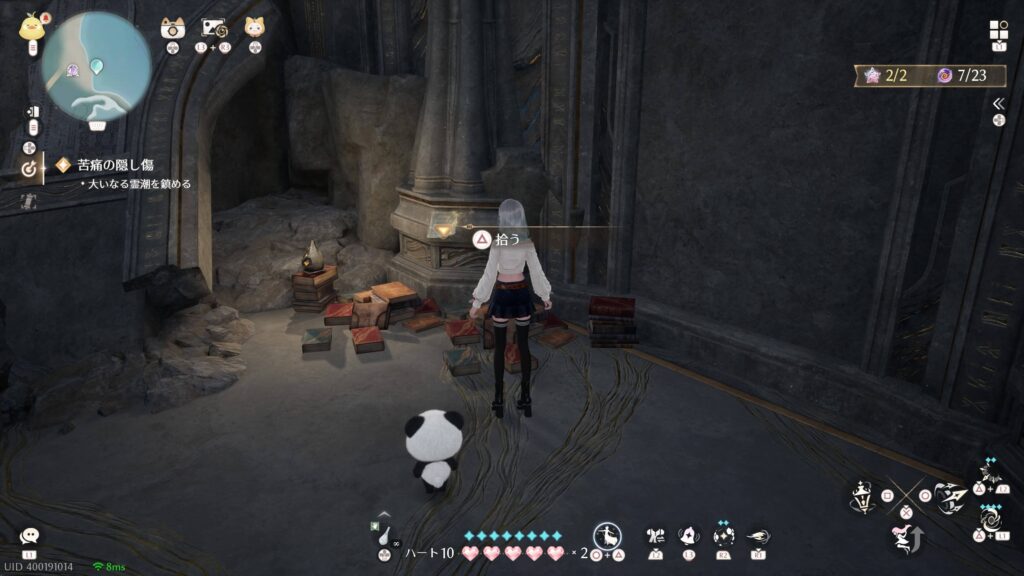Expand the double-arrow side panel
The width and height of the screenshot is (1024, 576).
coord(998,103)
